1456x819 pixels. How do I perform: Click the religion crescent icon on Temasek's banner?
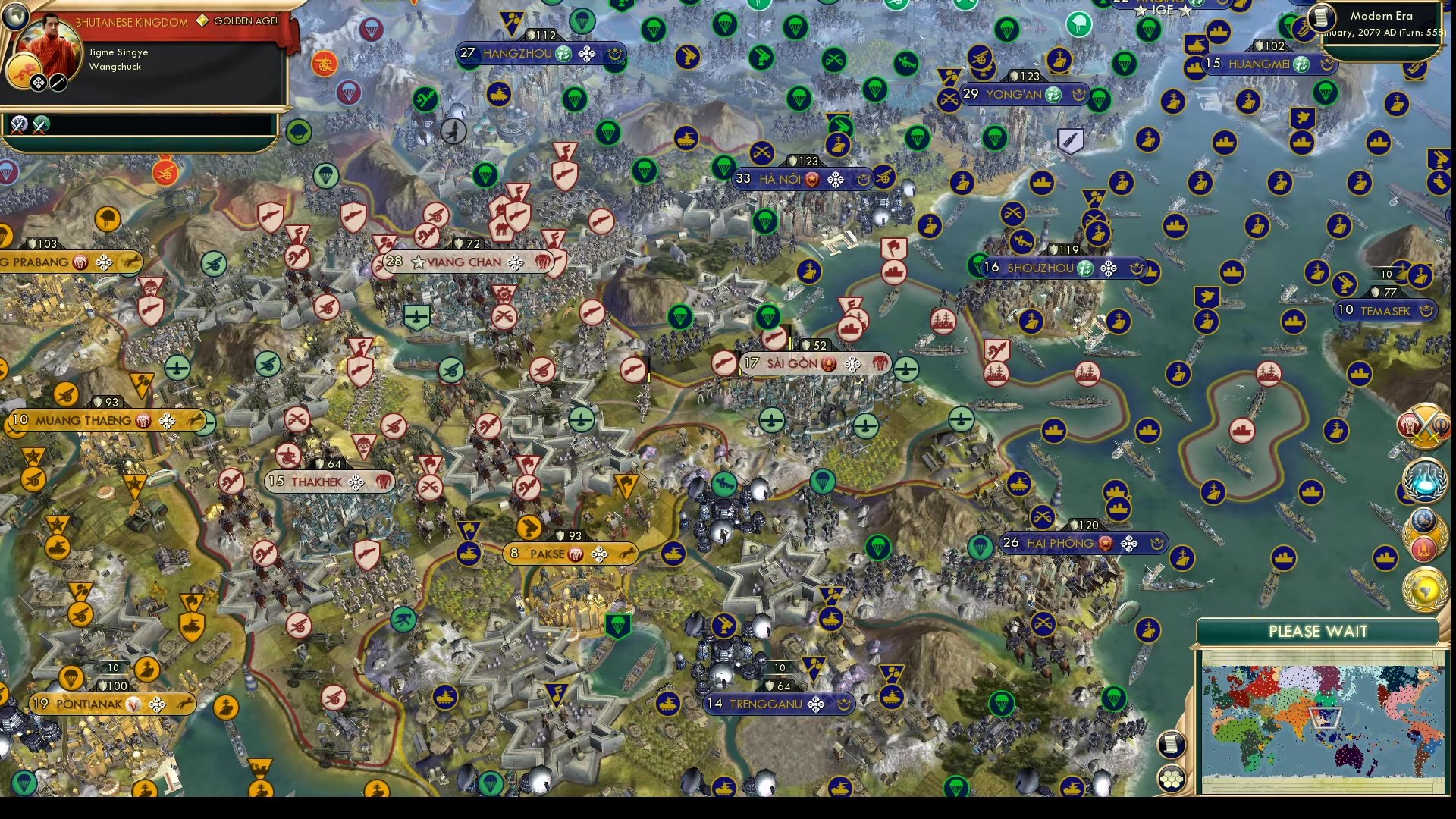point(1426,311)
